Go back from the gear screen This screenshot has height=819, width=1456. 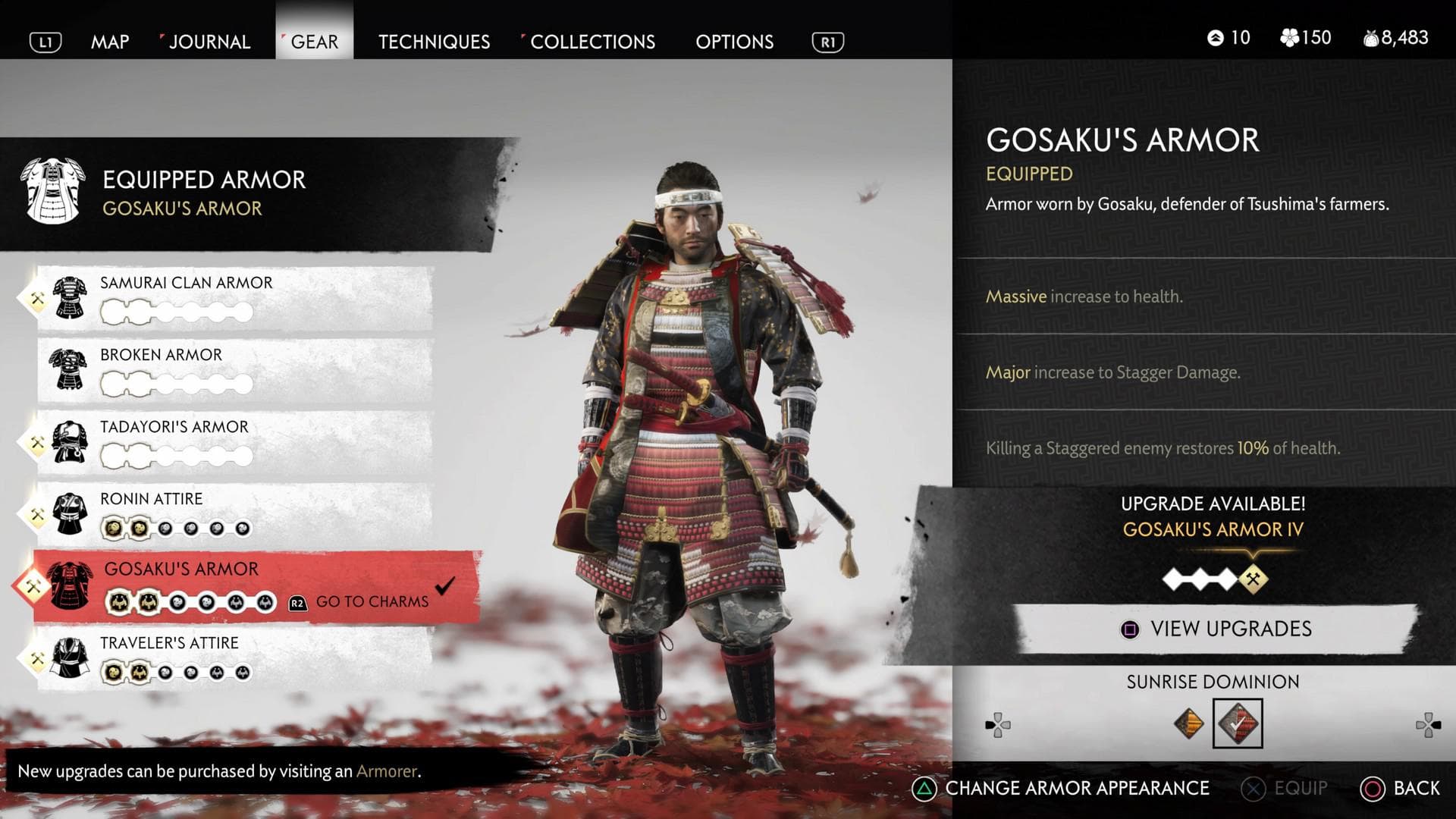pyautogui.click(x=1401, y=789)
